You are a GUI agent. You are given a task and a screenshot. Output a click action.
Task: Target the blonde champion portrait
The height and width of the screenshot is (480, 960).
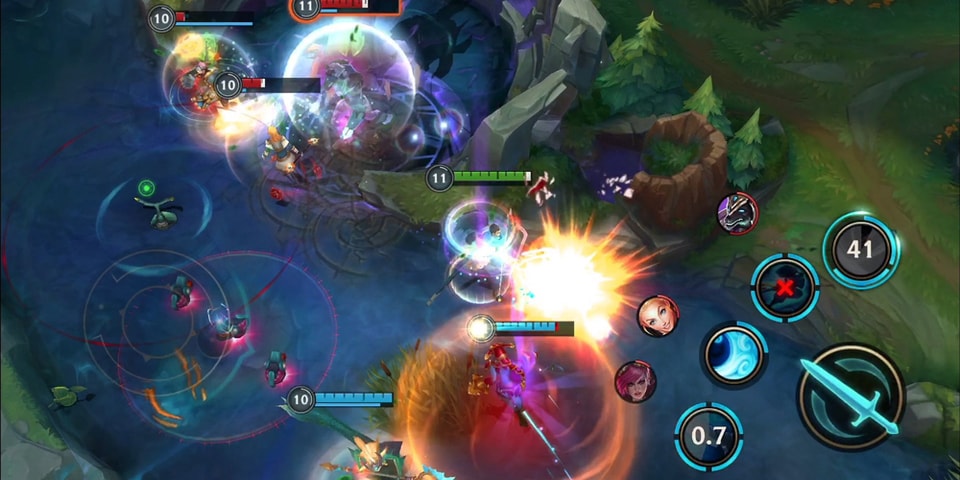tap(657, 316)
